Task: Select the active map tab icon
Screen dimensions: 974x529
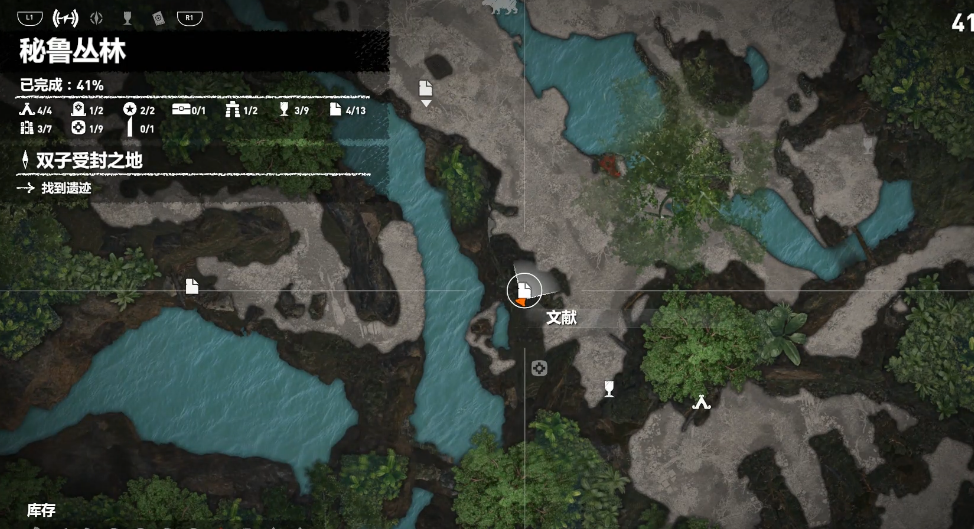Action: click(65, 17)
